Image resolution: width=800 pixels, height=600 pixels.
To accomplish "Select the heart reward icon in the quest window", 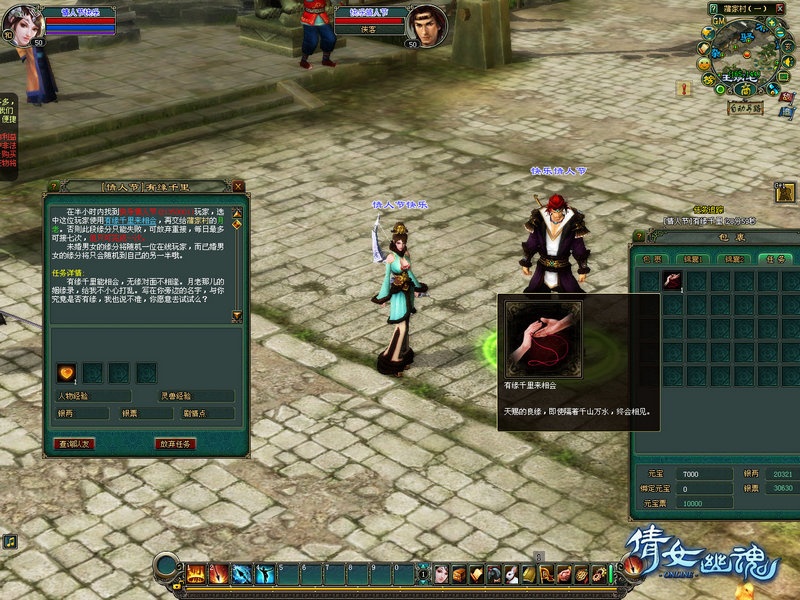I will pyautogui.click(x=66, y=373).
